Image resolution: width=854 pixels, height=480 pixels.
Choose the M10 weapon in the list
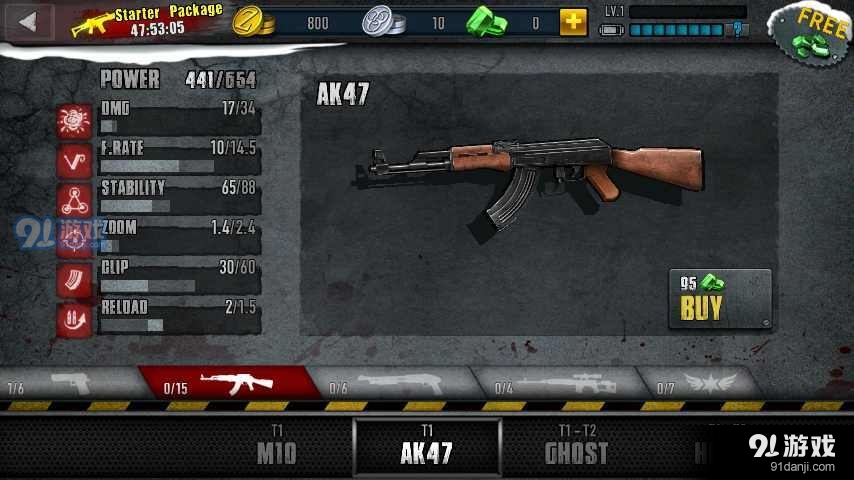point(276,446)
